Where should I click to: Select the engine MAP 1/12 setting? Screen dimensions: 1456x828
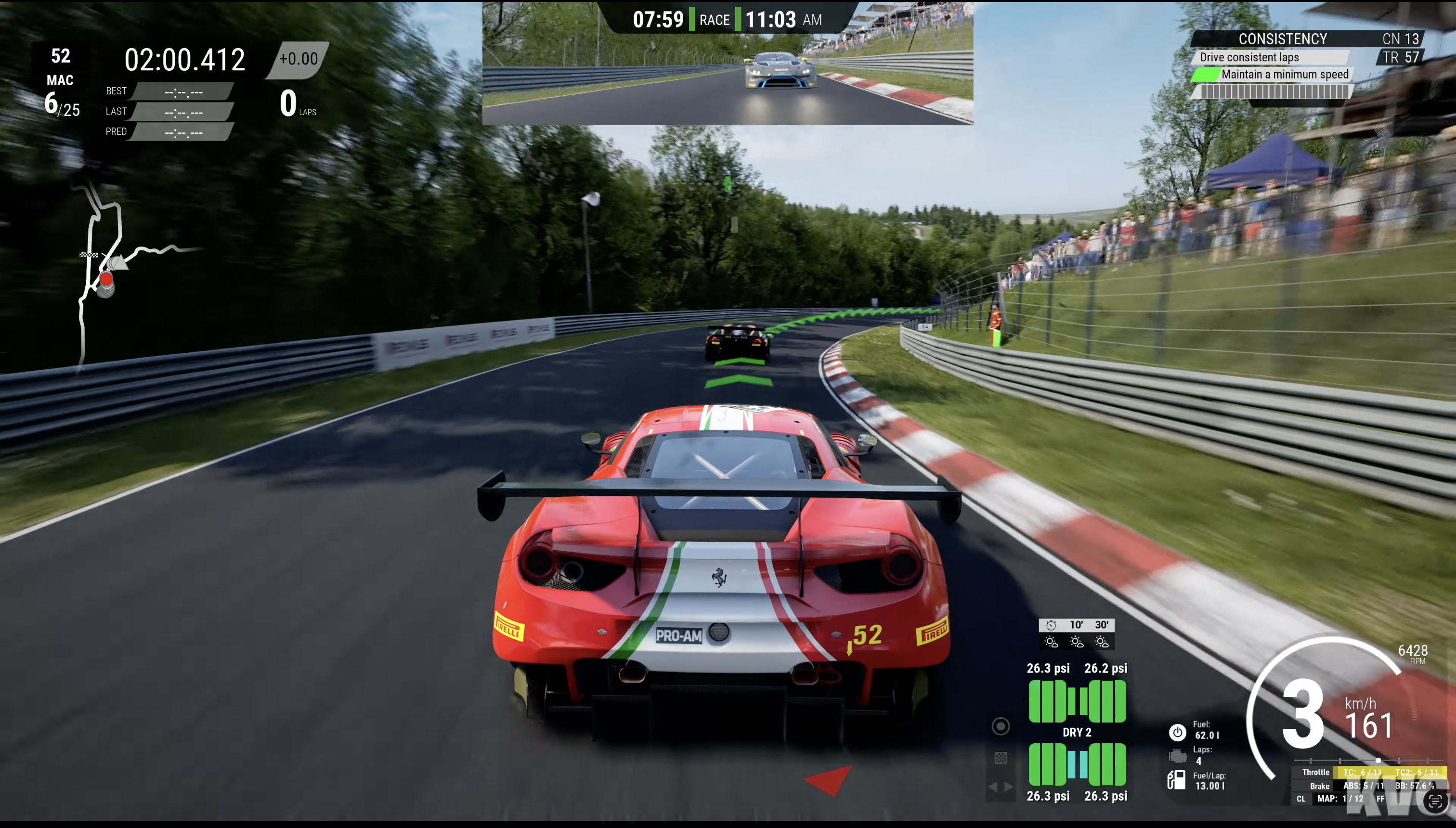tap(1340, 799)
